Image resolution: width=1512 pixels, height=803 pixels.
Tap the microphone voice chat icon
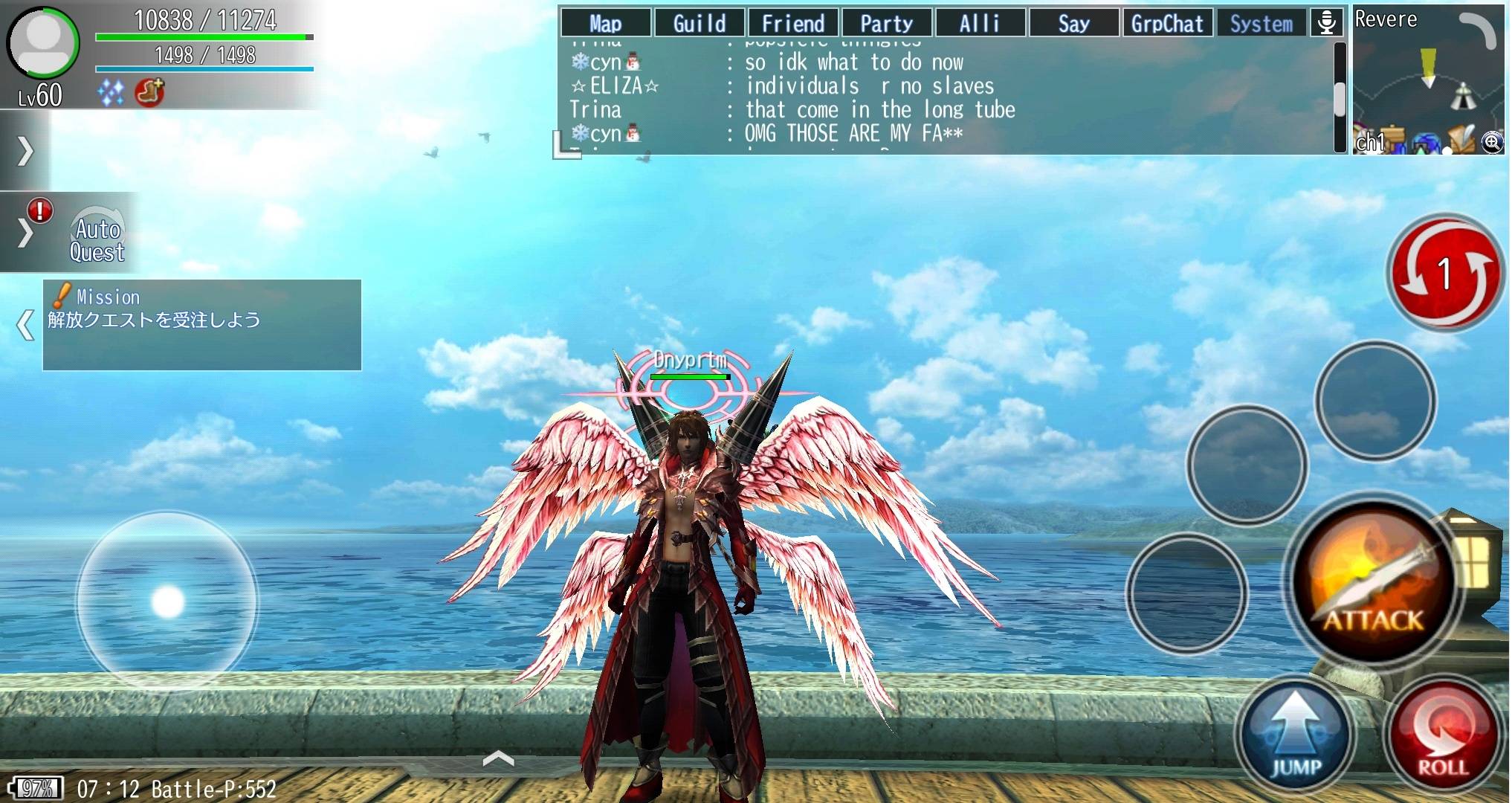coord(1326,22)
